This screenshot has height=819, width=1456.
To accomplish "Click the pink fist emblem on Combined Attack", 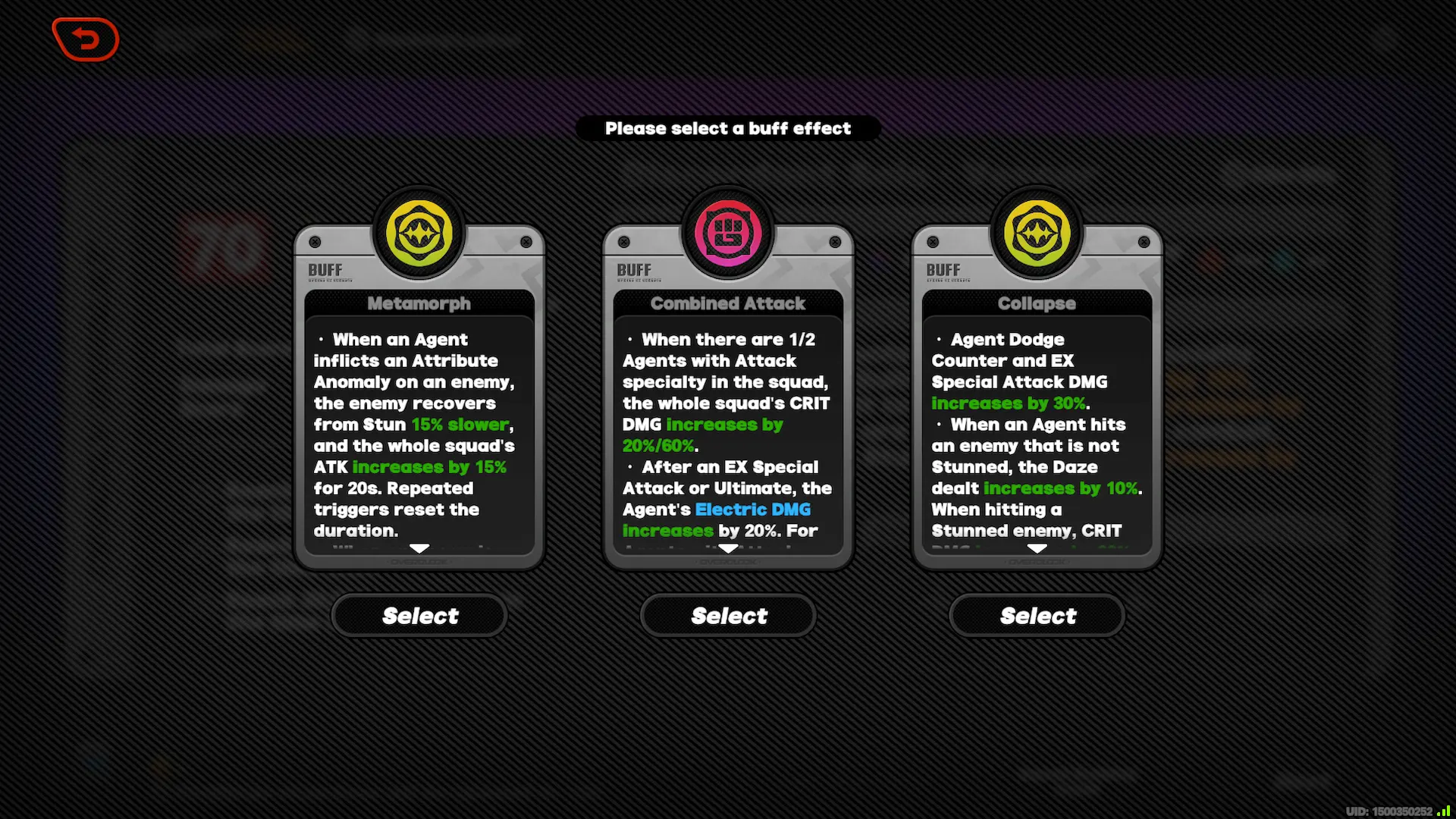I will pos(727,233).
